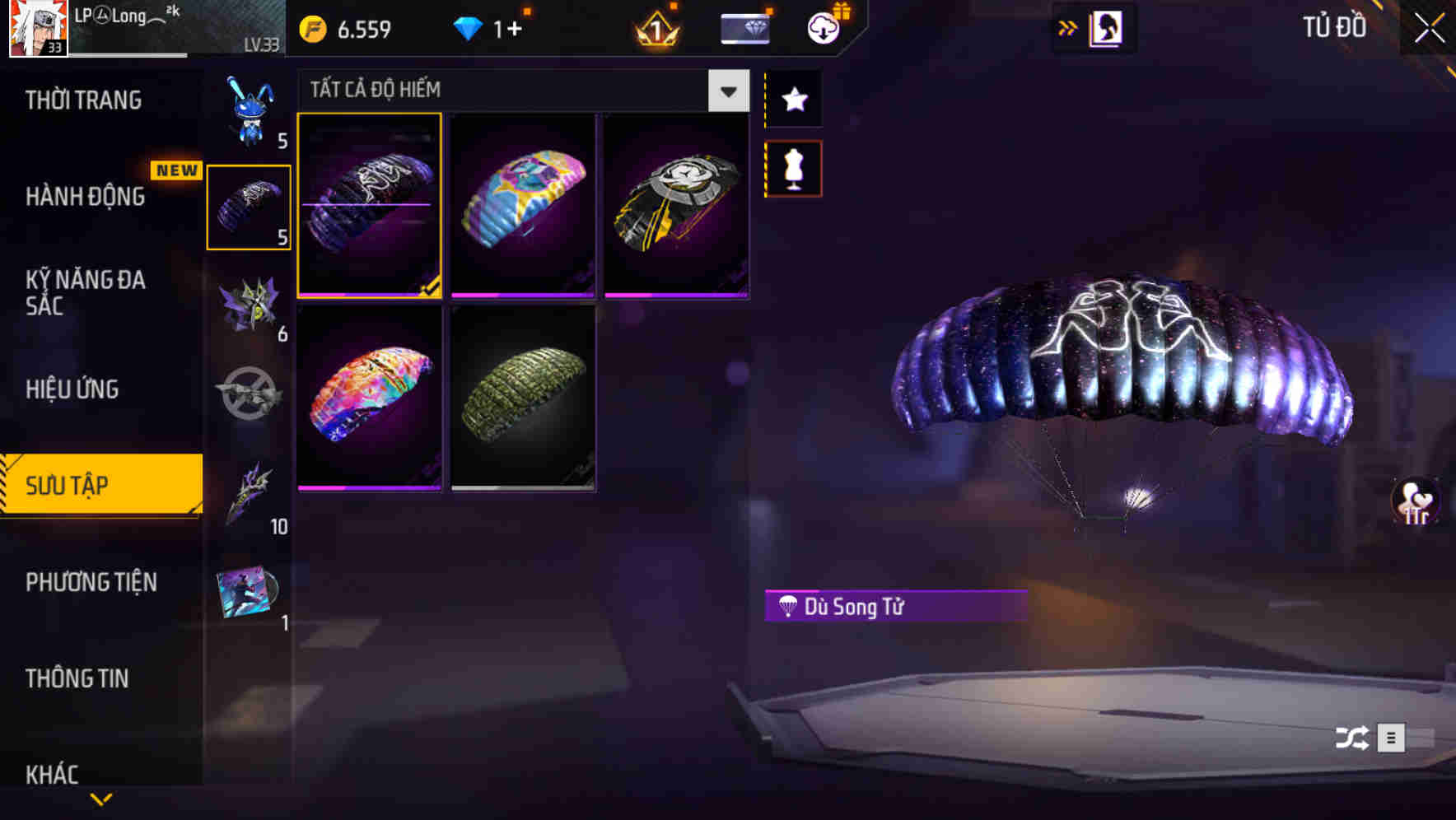Click the double-arrow expander near top right
The width and height of the screenshot is (1456, 820).
1068,27
